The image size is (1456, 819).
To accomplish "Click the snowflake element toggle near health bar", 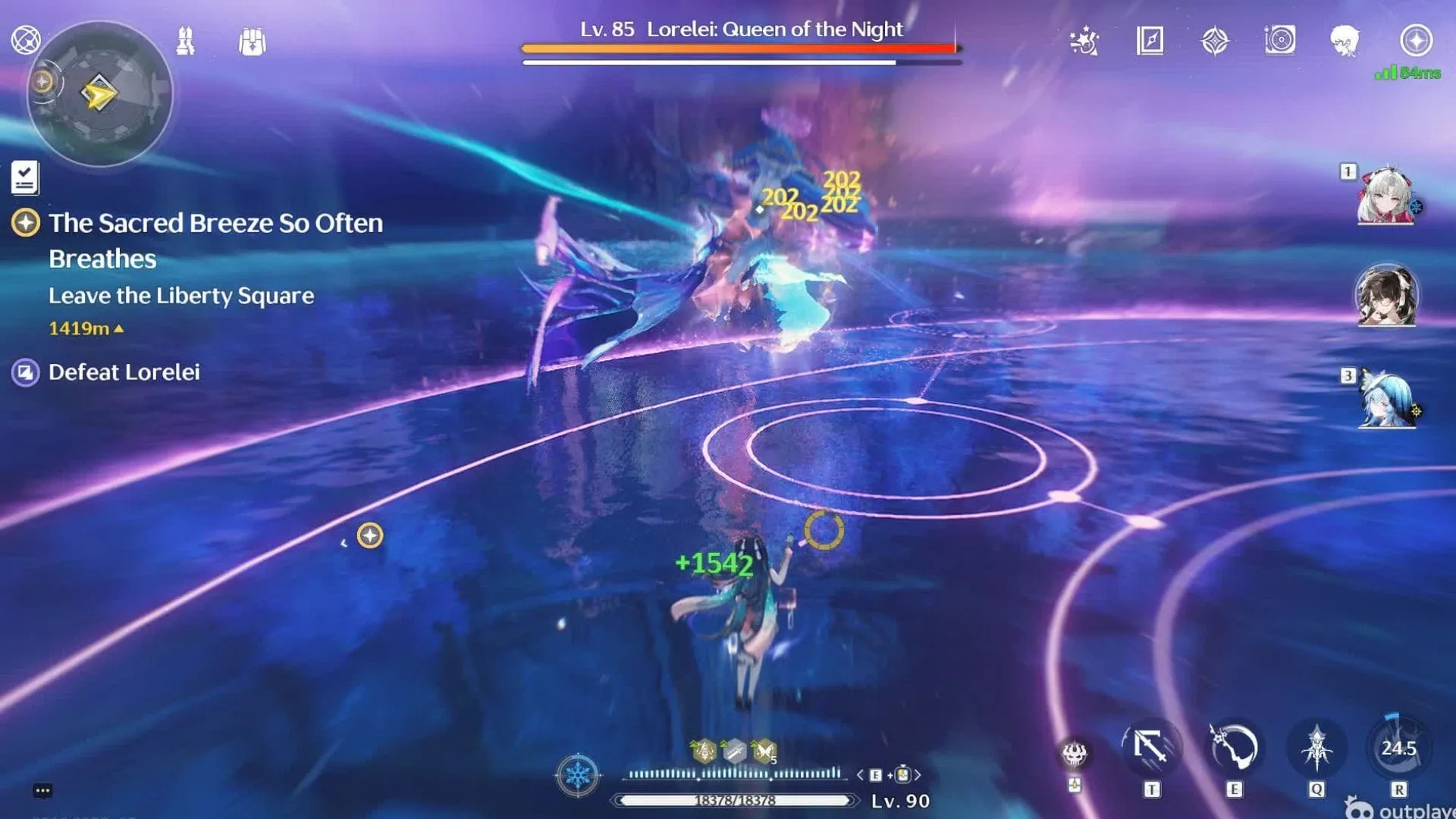I will click(578, 775).
